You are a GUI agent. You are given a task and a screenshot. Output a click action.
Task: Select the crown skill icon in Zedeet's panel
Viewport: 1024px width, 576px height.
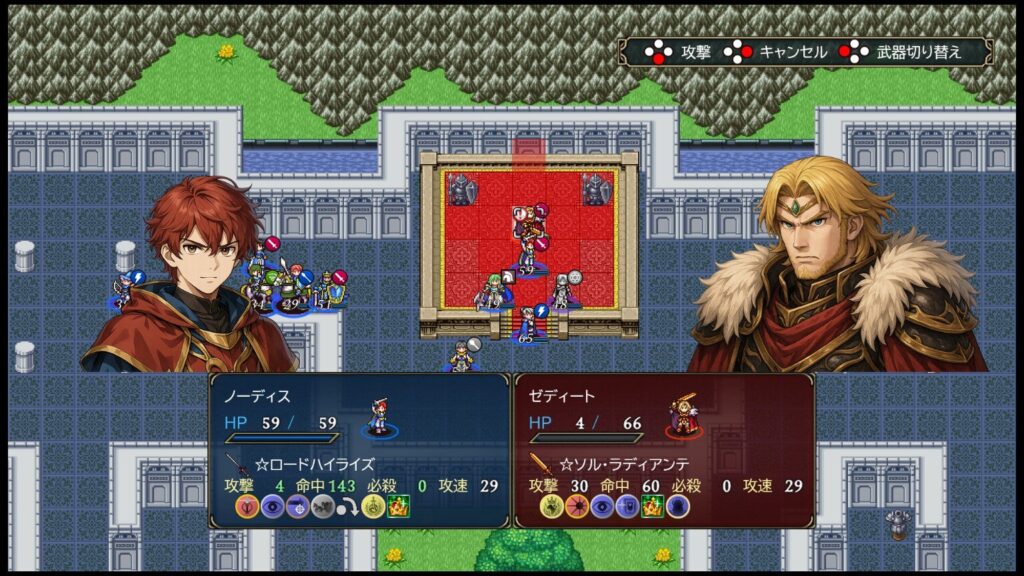pos(653,507)
